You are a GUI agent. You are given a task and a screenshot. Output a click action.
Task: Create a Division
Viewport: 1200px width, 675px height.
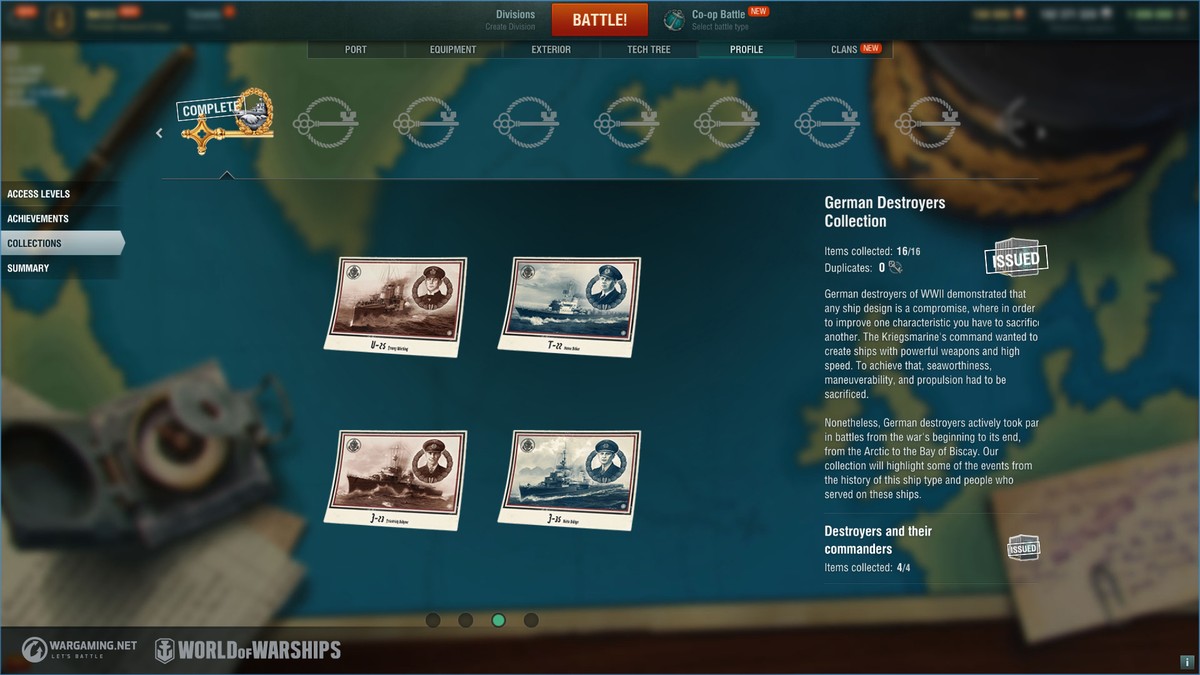point(515,19)
